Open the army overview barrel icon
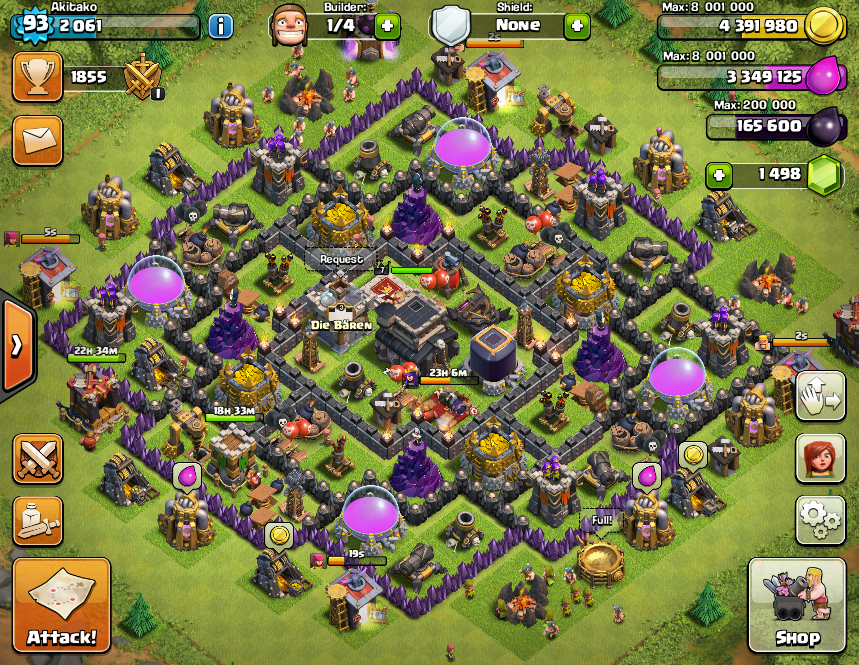859x665 pixels. (37, 520)
